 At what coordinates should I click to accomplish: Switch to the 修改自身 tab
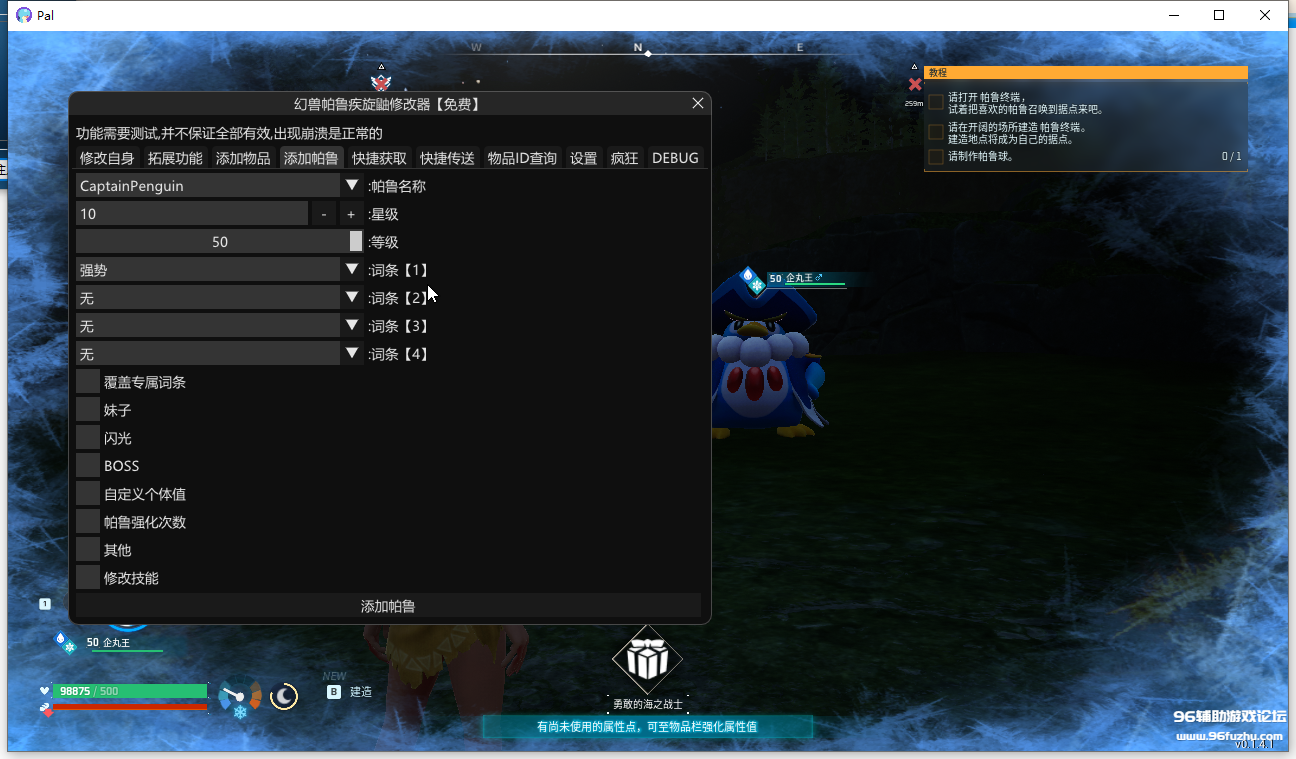pos(107,158)
